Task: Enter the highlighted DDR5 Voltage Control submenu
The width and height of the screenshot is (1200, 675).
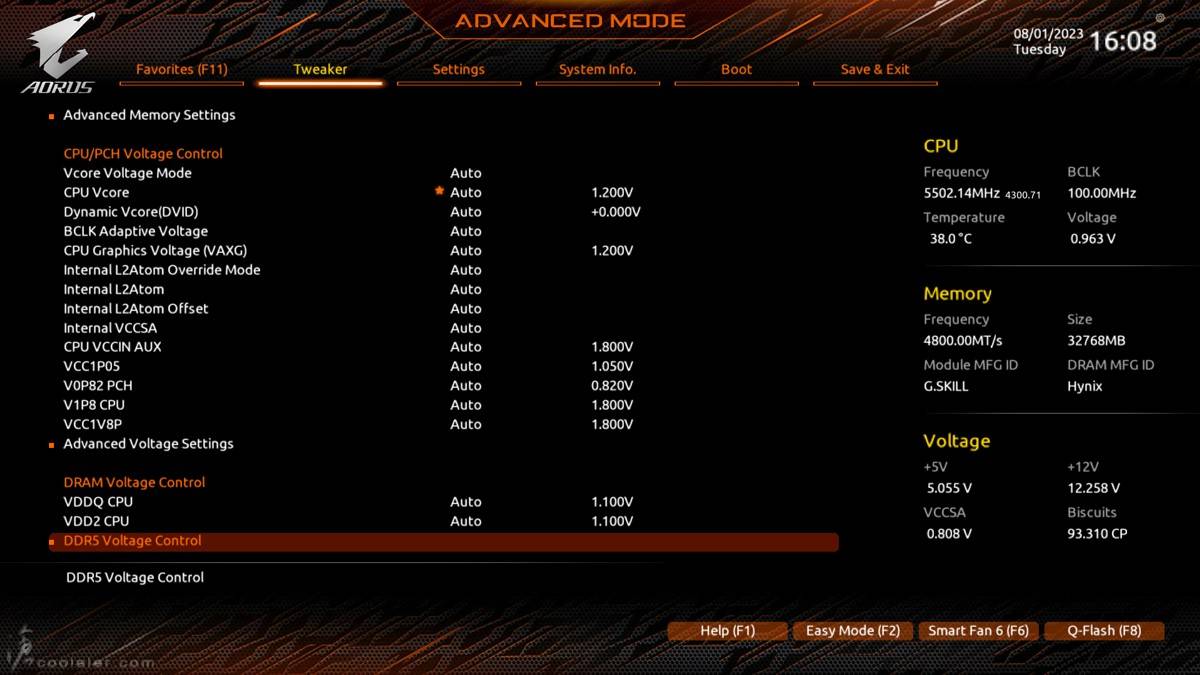Action: pos(133,541)
